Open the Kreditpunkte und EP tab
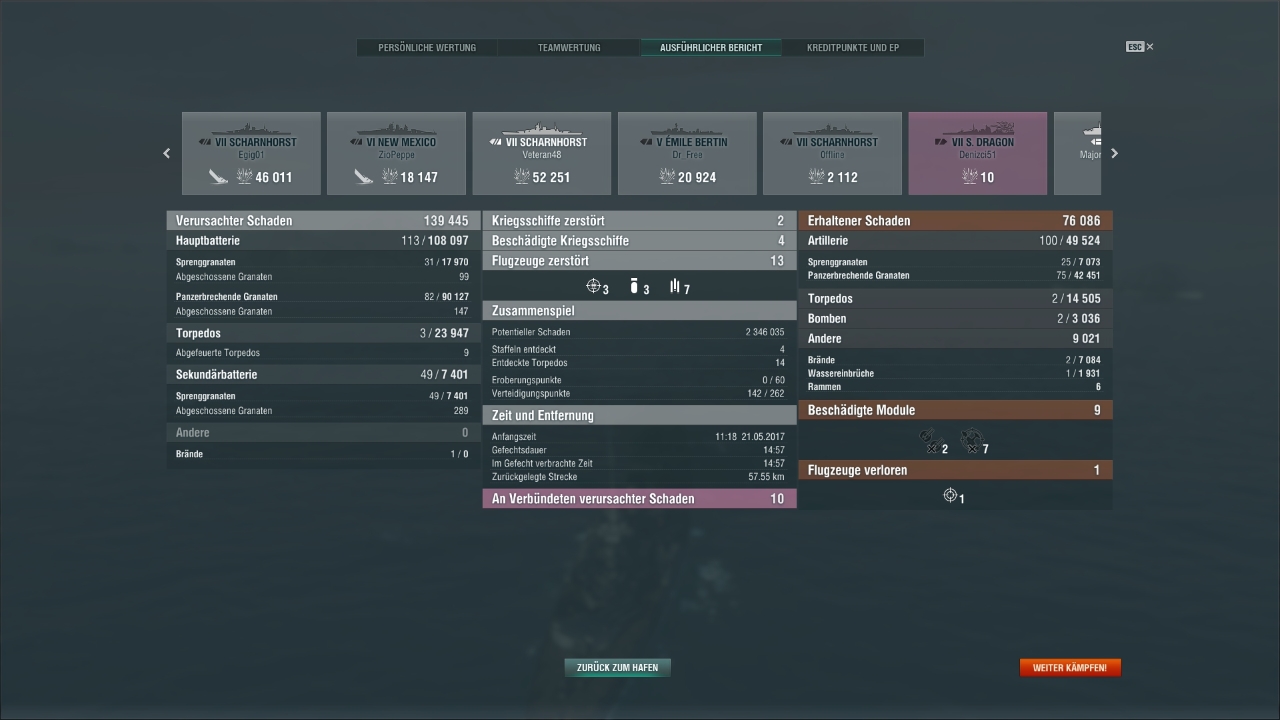Viewport: 1280px width, 720px height. pos(853,47)
